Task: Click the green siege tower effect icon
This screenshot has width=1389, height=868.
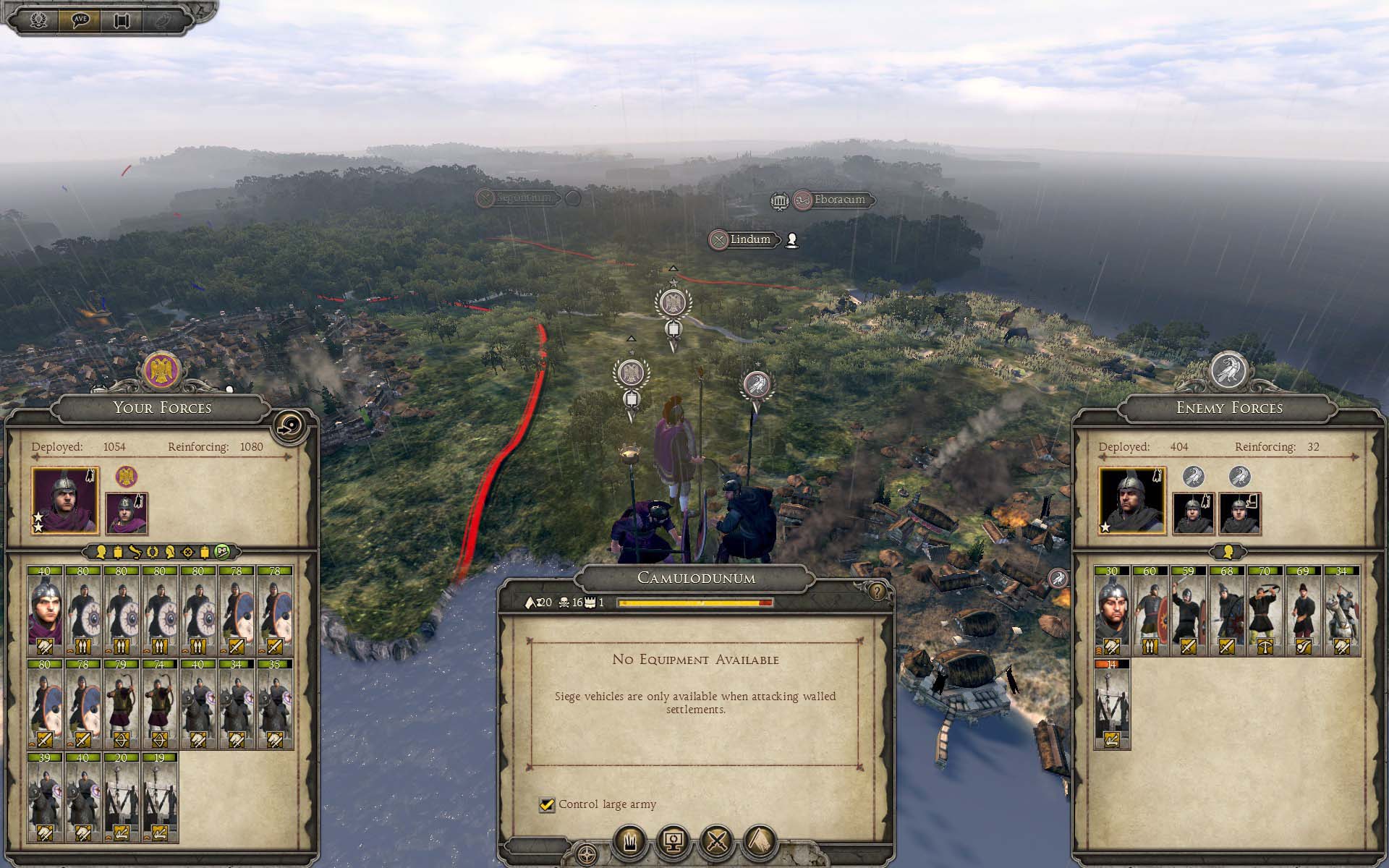Action: (222, 552)
